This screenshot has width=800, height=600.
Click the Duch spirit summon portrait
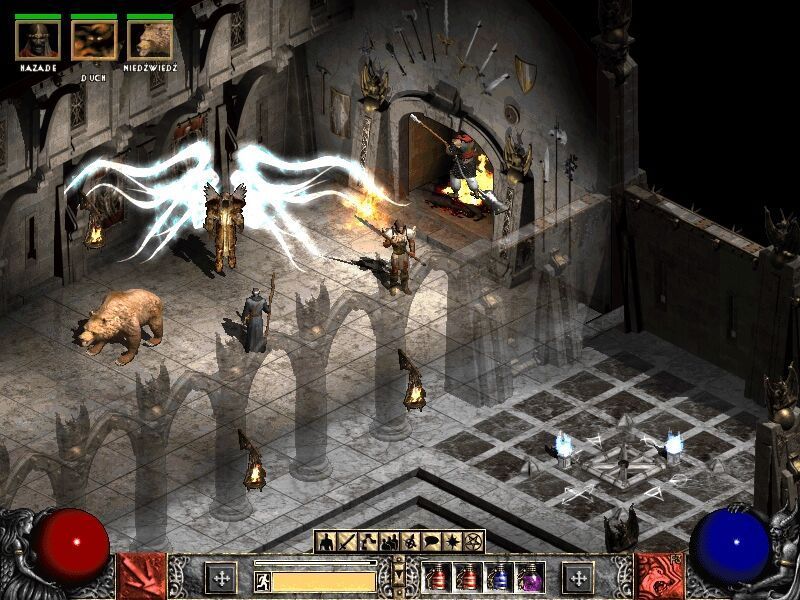tap(94, 39)
